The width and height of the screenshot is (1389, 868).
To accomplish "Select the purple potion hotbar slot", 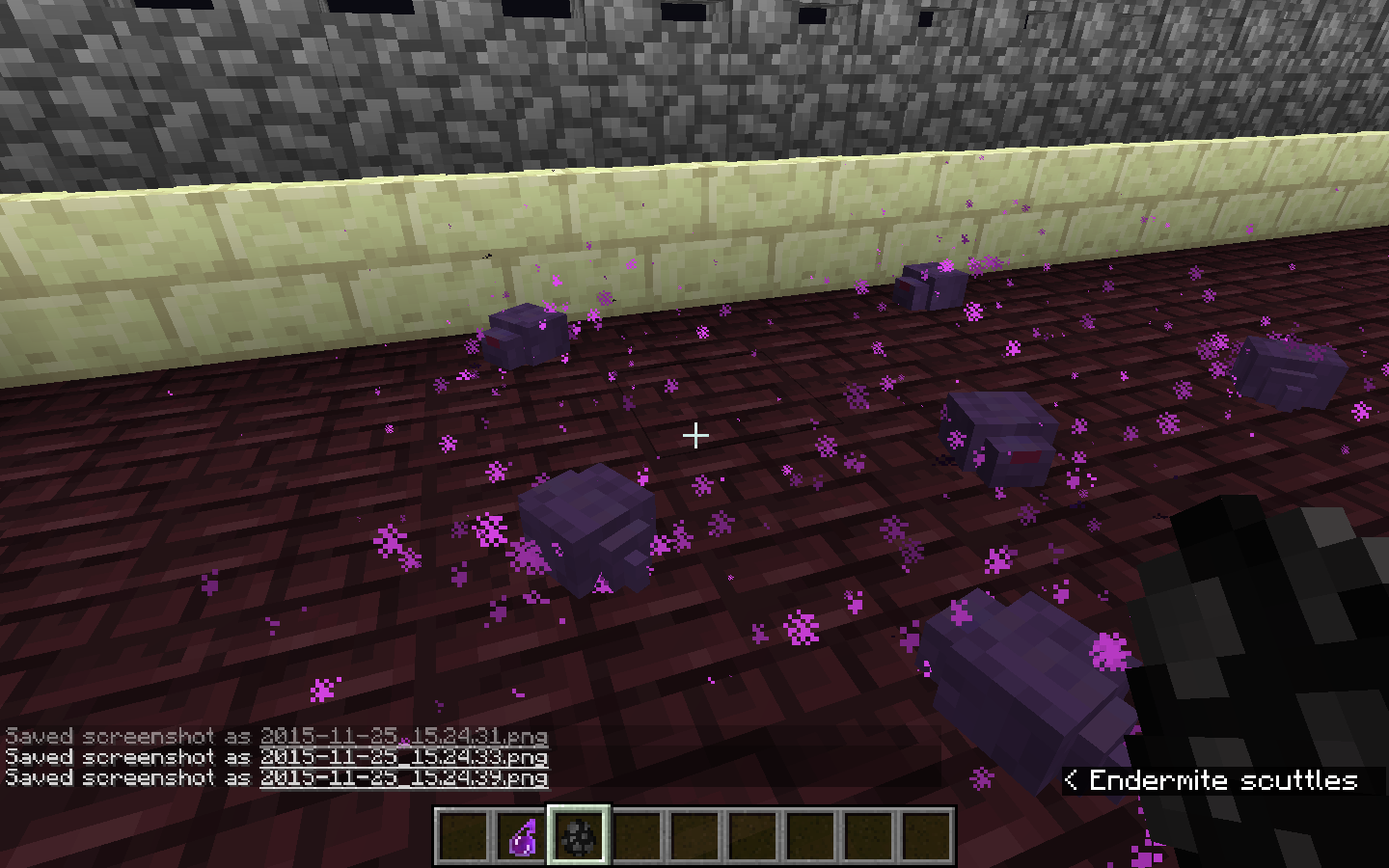I will point(522,836).
